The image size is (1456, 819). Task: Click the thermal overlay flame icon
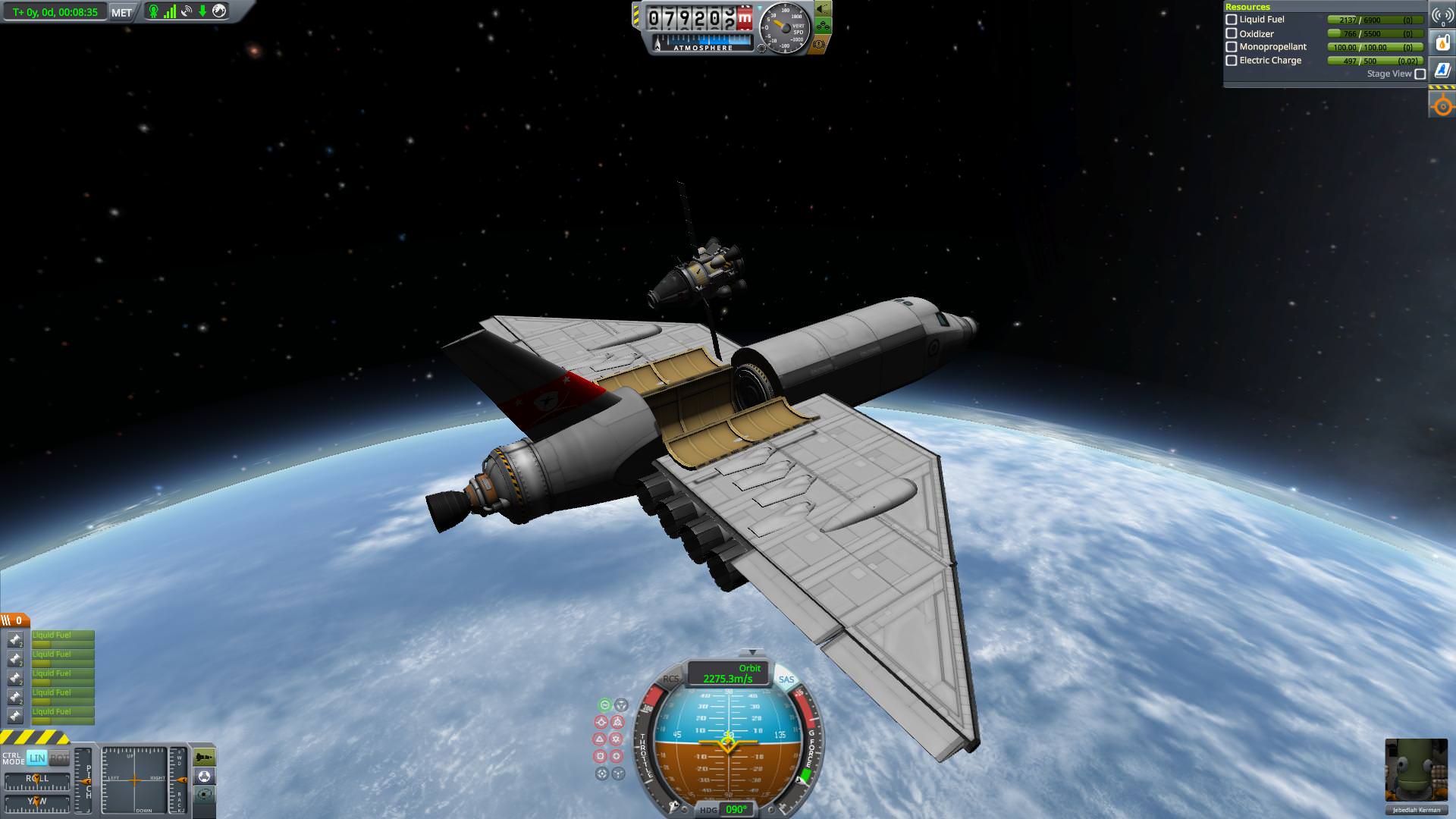(x=1442, y=42)
